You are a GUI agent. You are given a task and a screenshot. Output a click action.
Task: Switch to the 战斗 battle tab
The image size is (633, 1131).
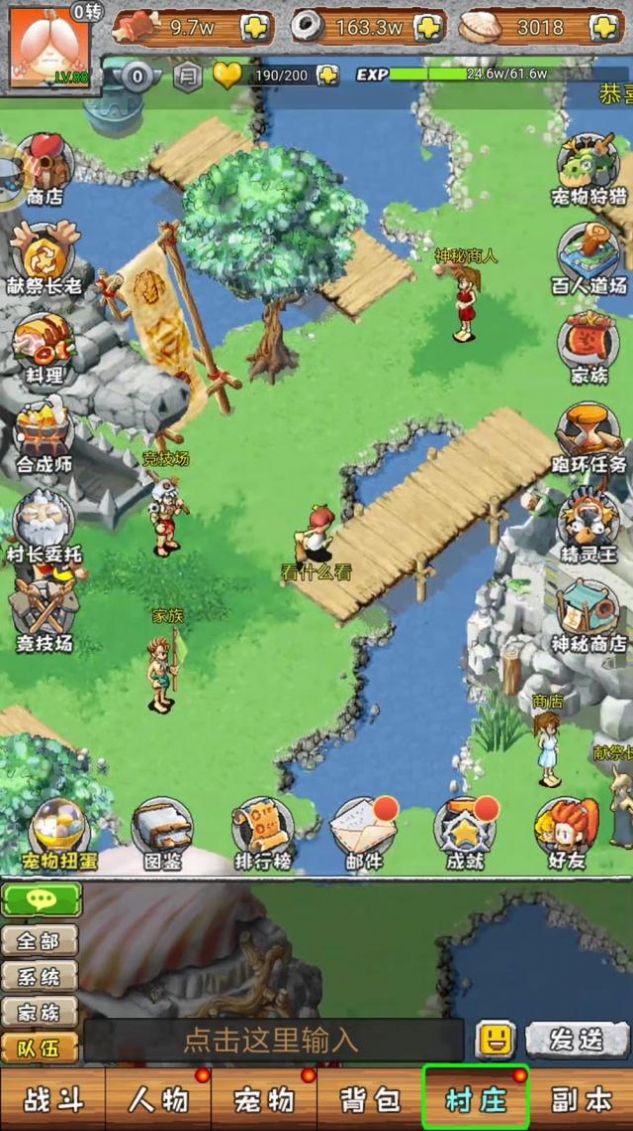pos(52,1100)
